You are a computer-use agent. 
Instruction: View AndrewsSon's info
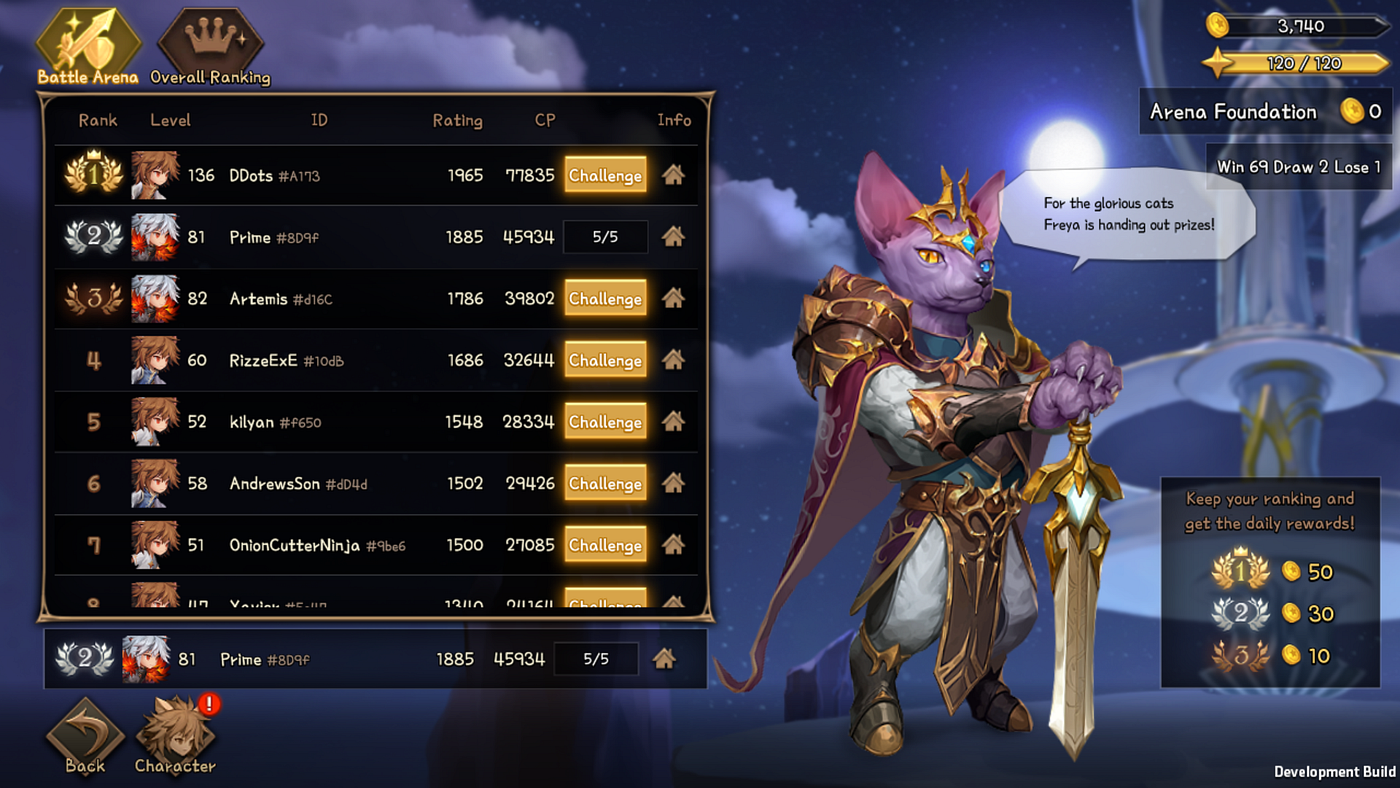point(673,483)
